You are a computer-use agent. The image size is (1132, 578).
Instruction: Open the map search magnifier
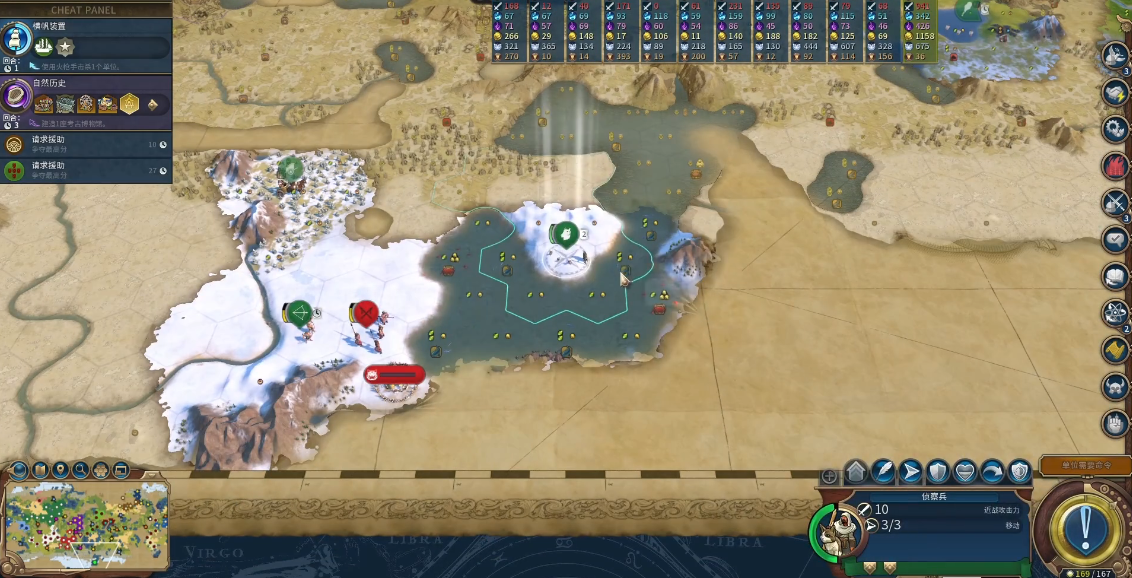[x=80, y=469]
